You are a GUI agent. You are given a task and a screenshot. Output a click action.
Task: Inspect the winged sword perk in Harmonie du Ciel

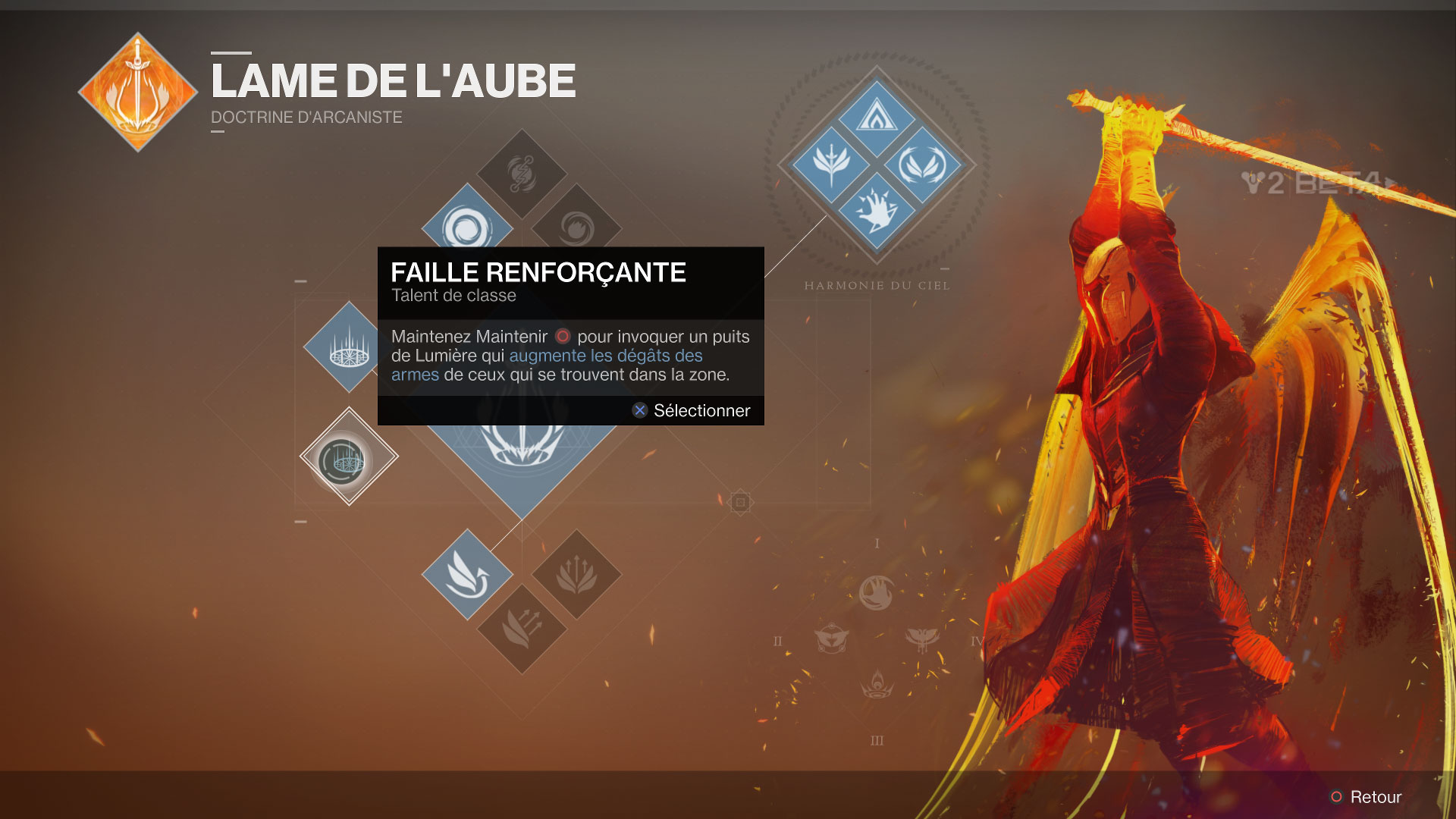[831, 164]
